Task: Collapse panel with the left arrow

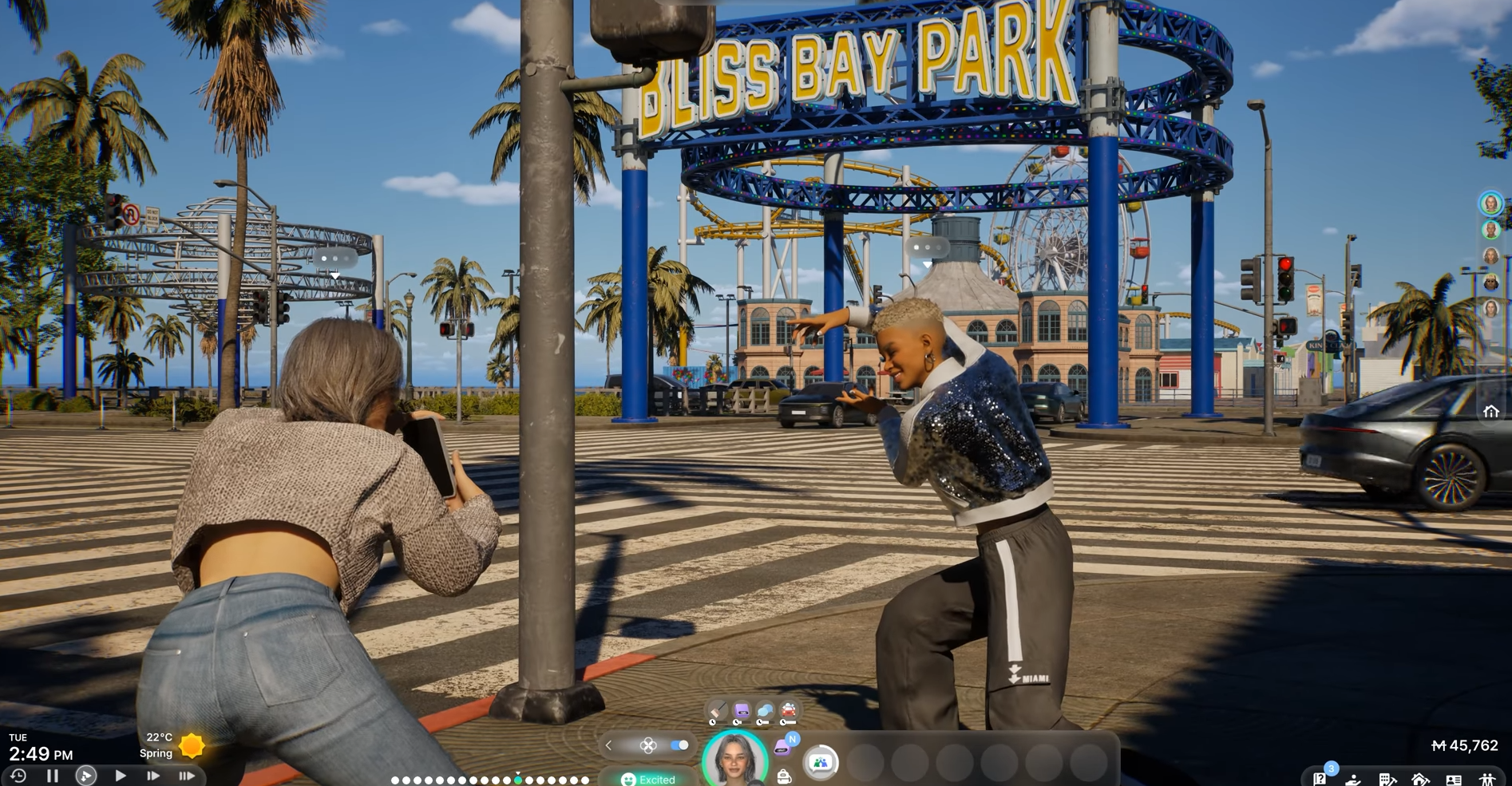Action: (x=609, y=745)
